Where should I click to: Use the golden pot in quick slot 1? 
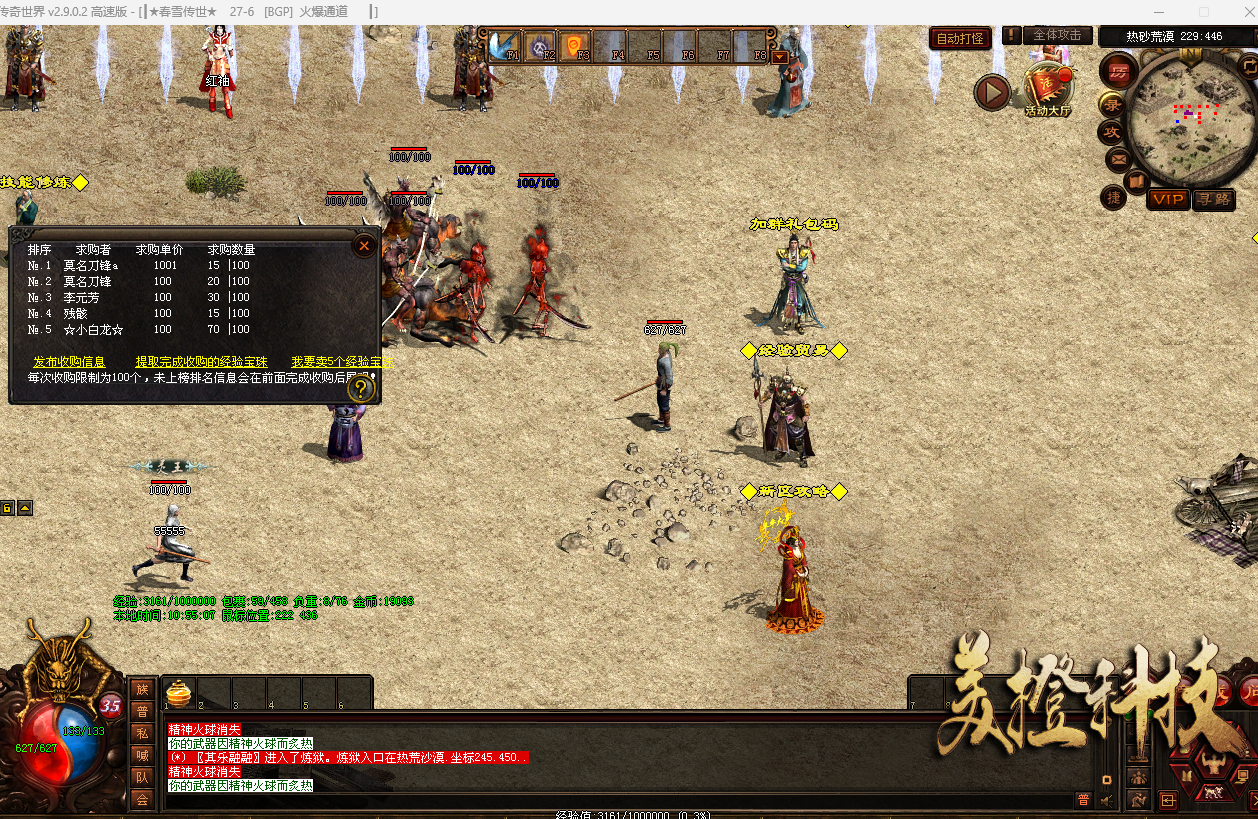[x=178, y=692]
